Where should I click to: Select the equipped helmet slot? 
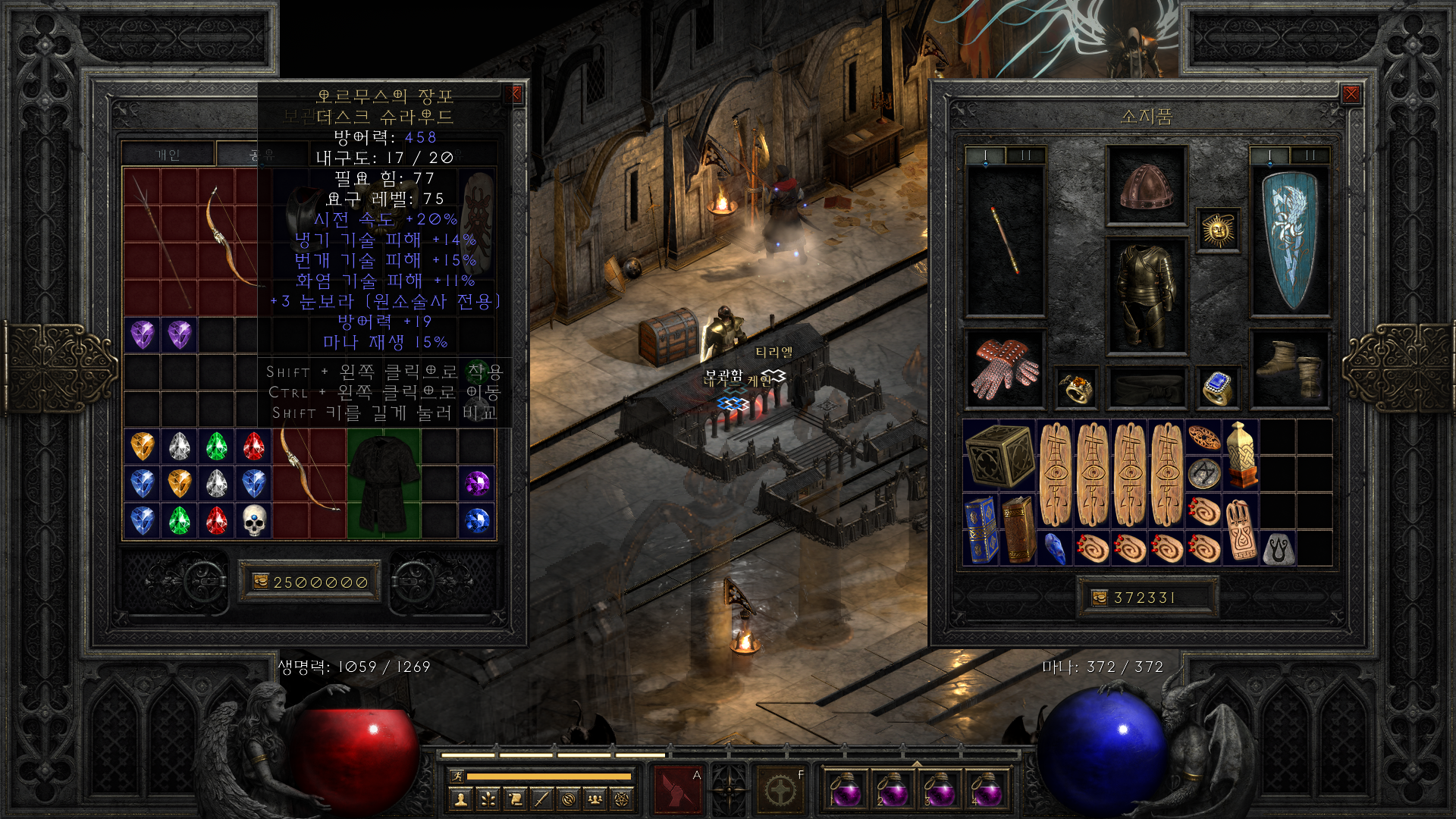(1146, 186)
